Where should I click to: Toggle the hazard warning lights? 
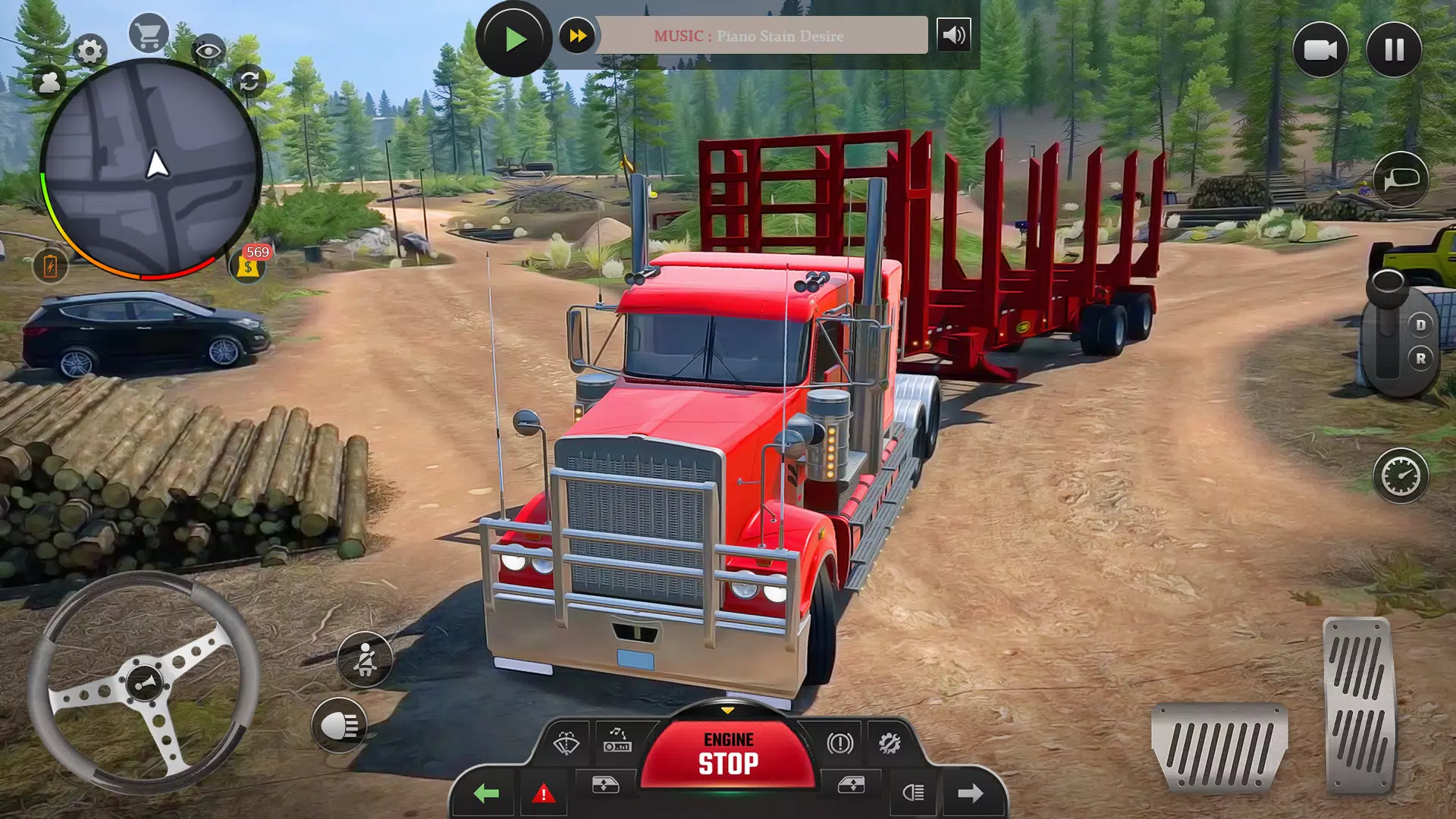pyautogui.click(x=543, y=794)
